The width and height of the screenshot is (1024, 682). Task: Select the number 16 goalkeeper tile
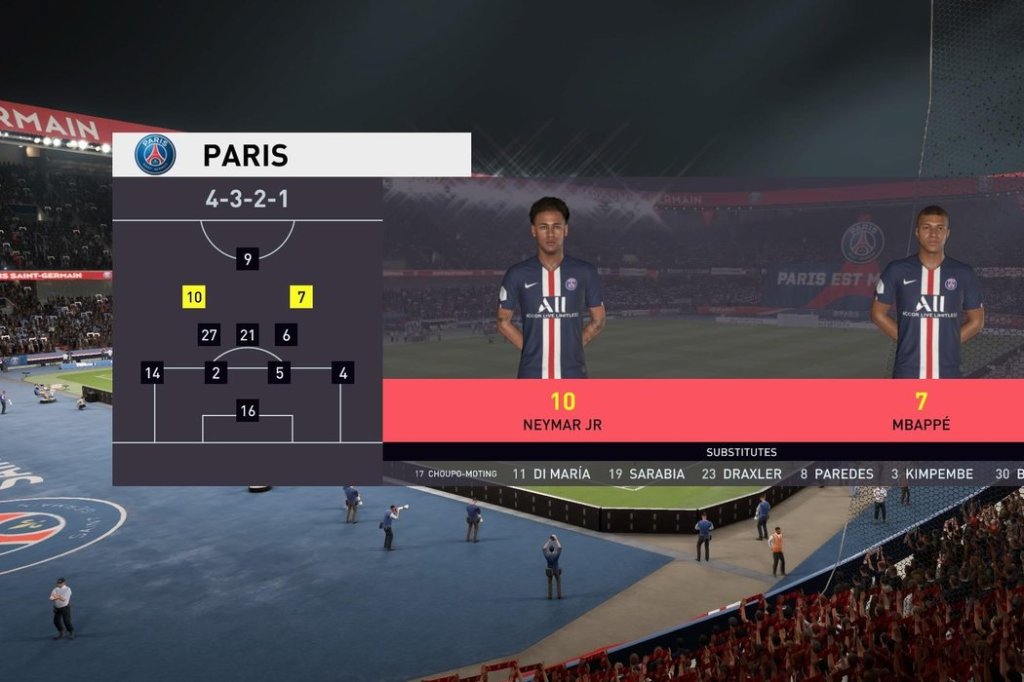click(x=248, y=410)
